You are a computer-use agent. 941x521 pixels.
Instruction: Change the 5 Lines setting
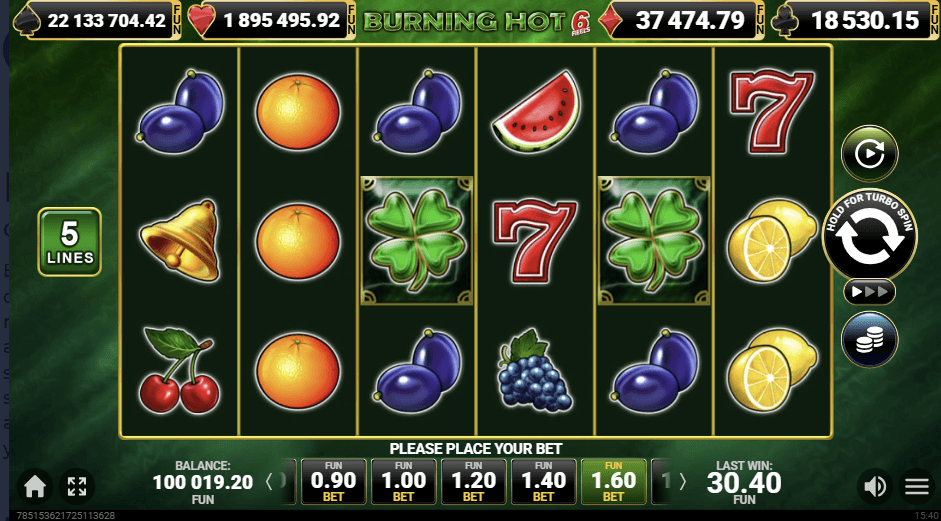pyautogui.click(x=69, y=242)
